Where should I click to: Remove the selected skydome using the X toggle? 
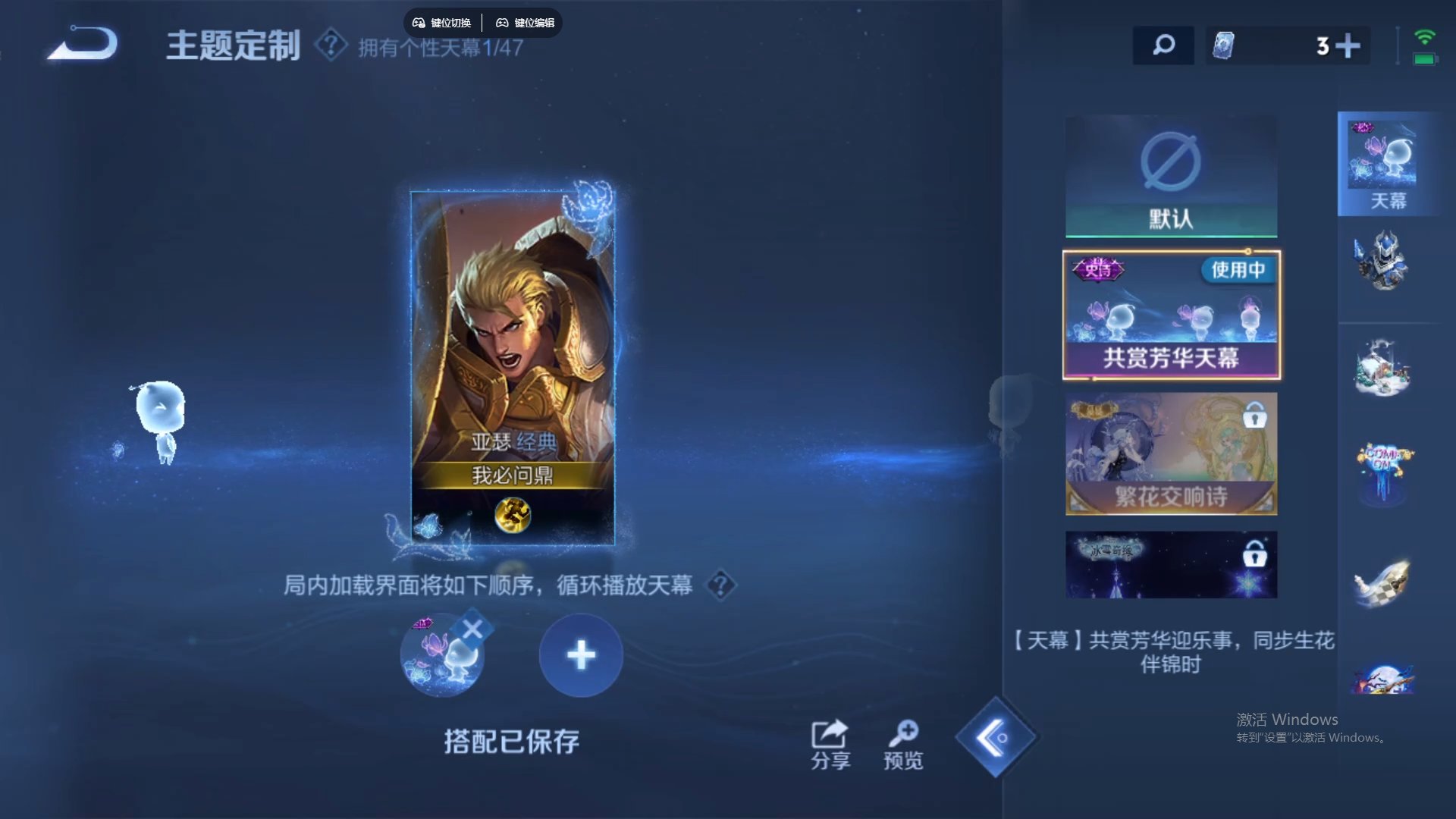474,626
